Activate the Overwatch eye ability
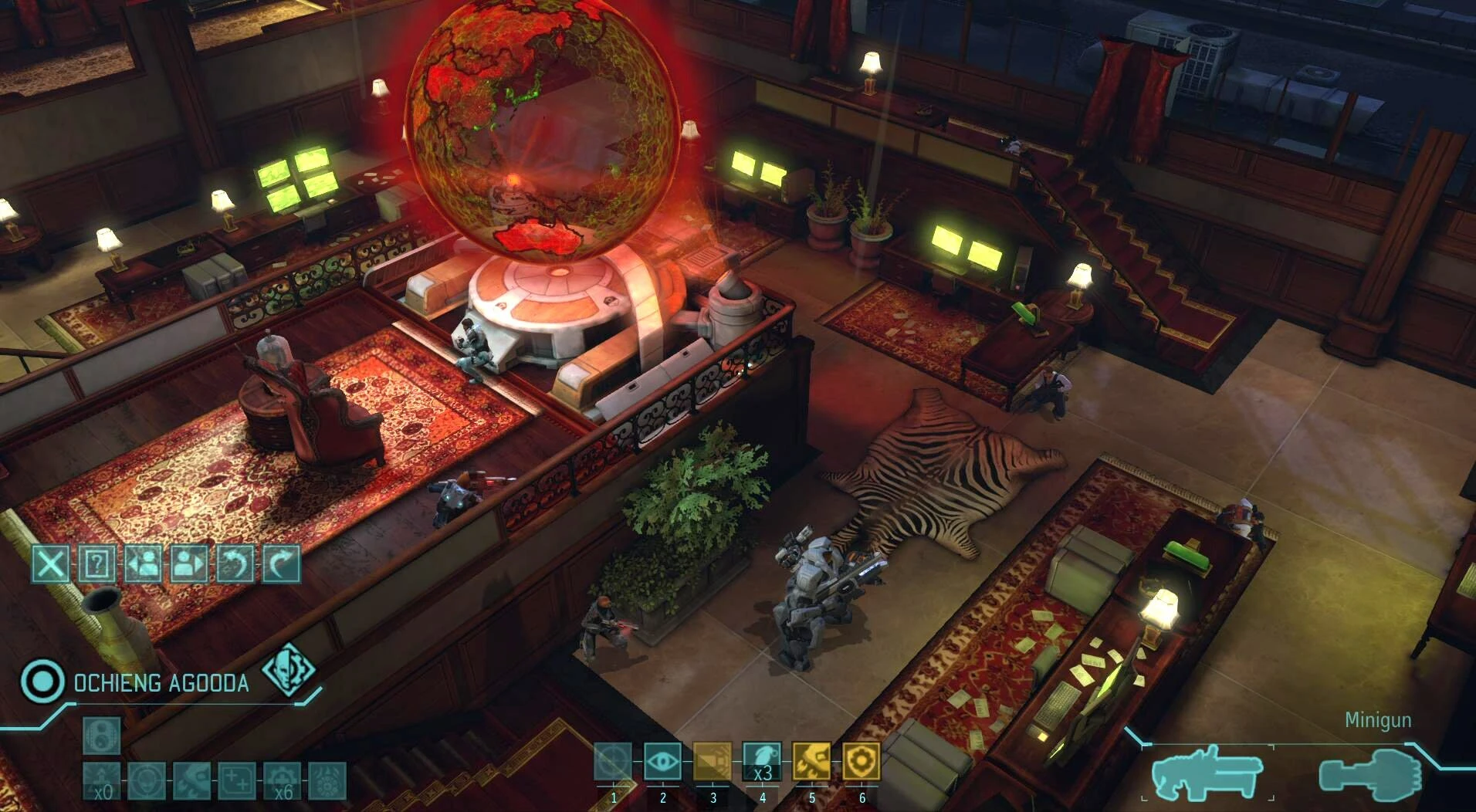Viewport: 1476px width, 812px height. pyautogui.click(x=662, y=763)
